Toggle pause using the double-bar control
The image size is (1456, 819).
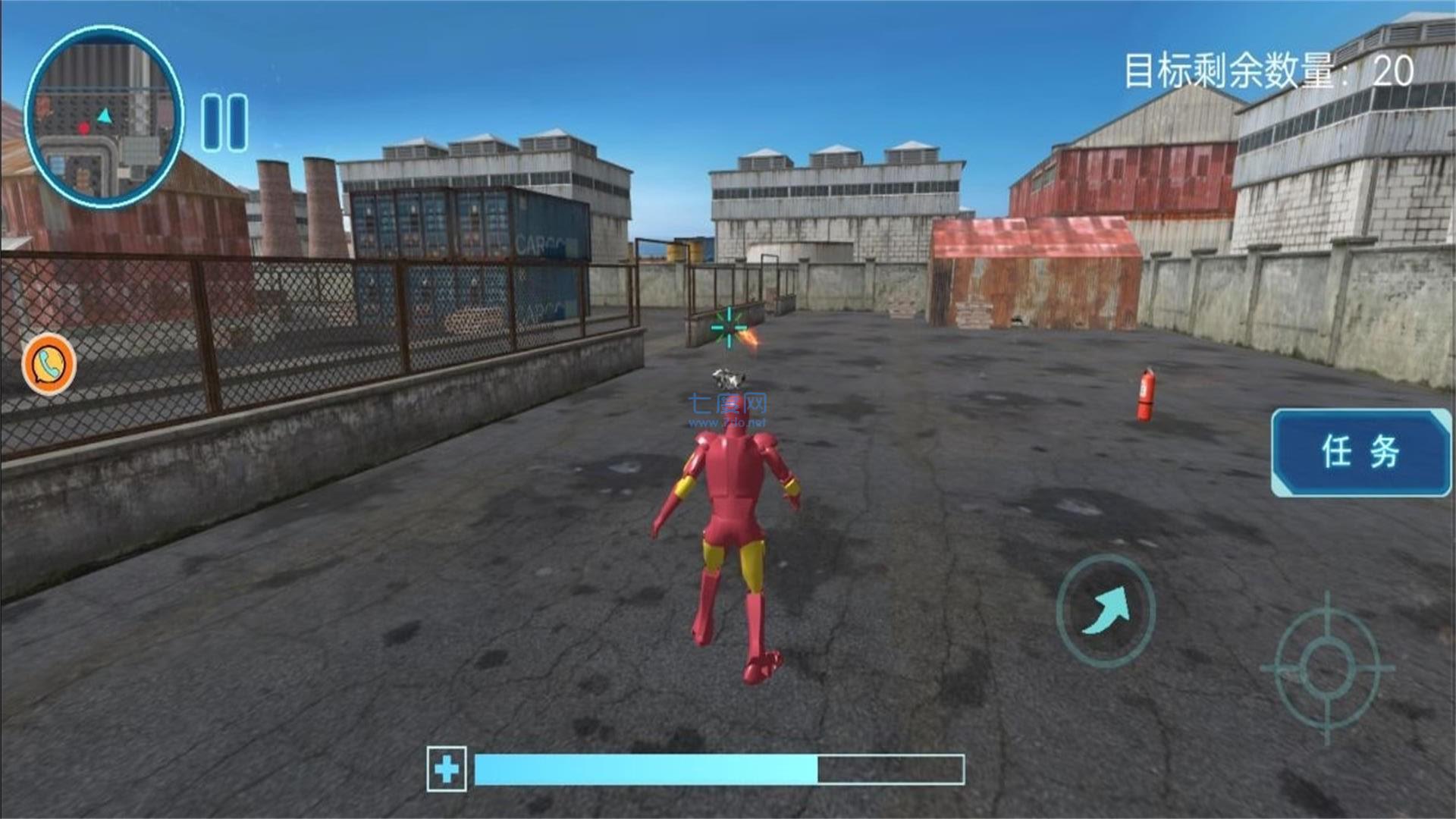pyautogui.click(x=222, y=121)
